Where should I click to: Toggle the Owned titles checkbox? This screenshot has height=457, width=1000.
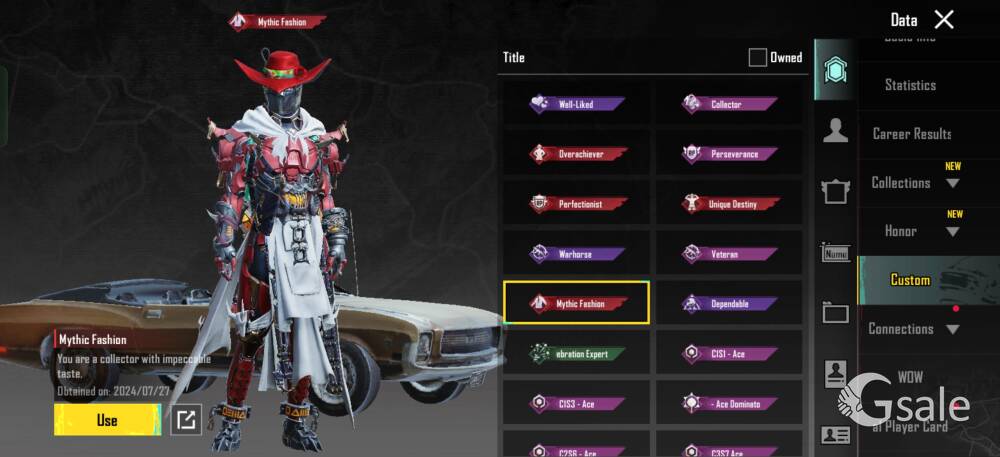[x=758, y=57]
